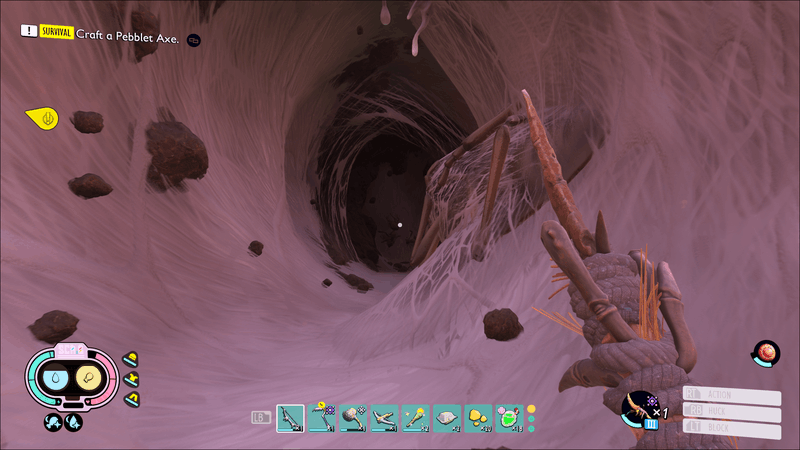The image size is (800, 450).
Task: Equip the bow from the hotbar
Action: click(384, 417)
